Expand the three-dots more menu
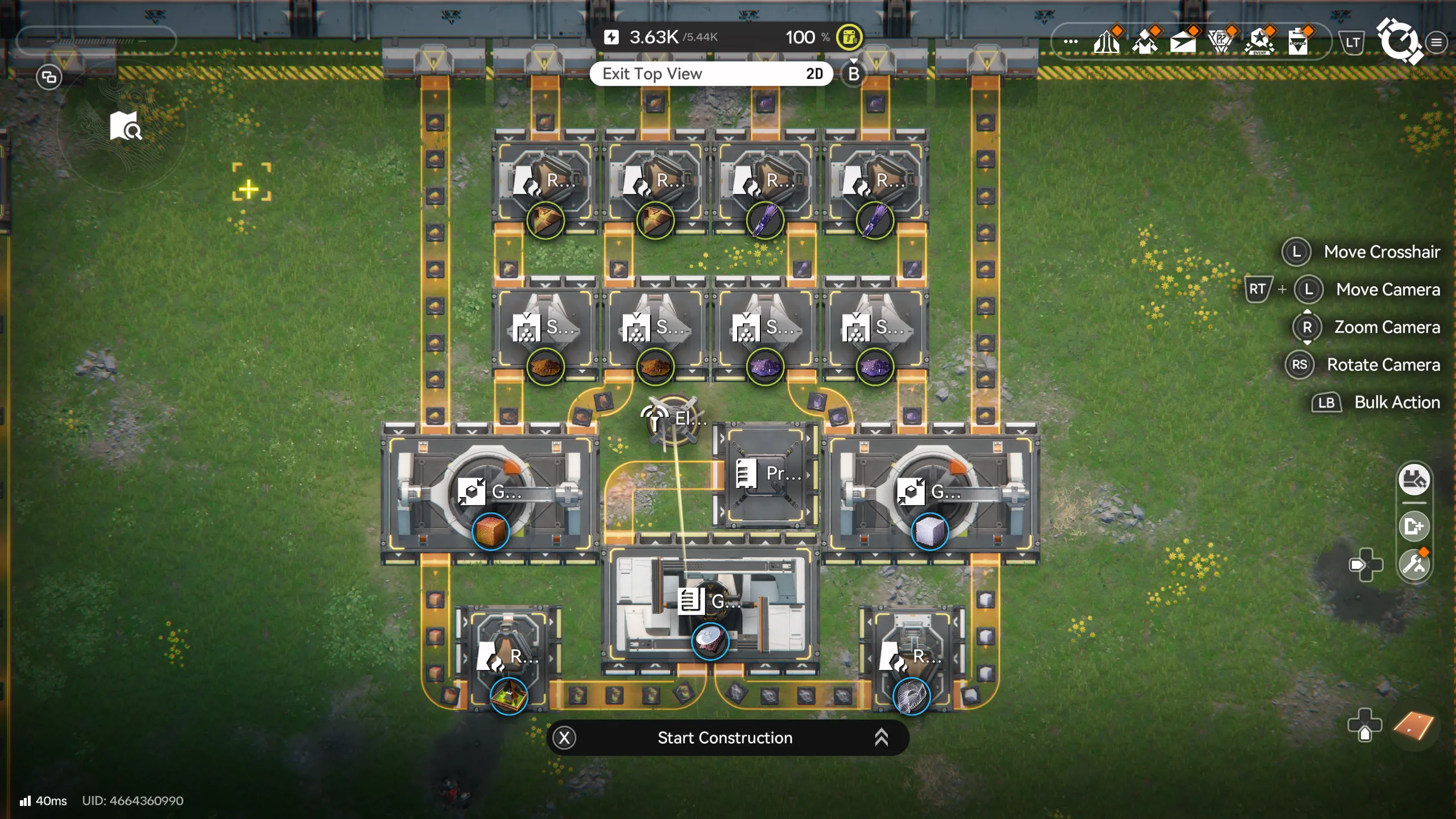This screenshot has width=1456, height=819. [x=1070, y=42]
